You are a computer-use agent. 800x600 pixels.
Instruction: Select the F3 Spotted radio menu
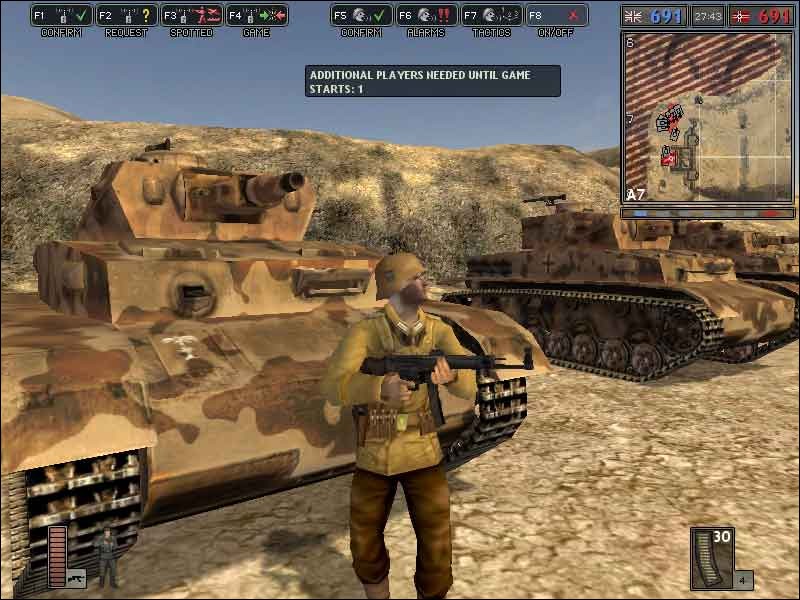pyautogui.click(x=192, y=16)
